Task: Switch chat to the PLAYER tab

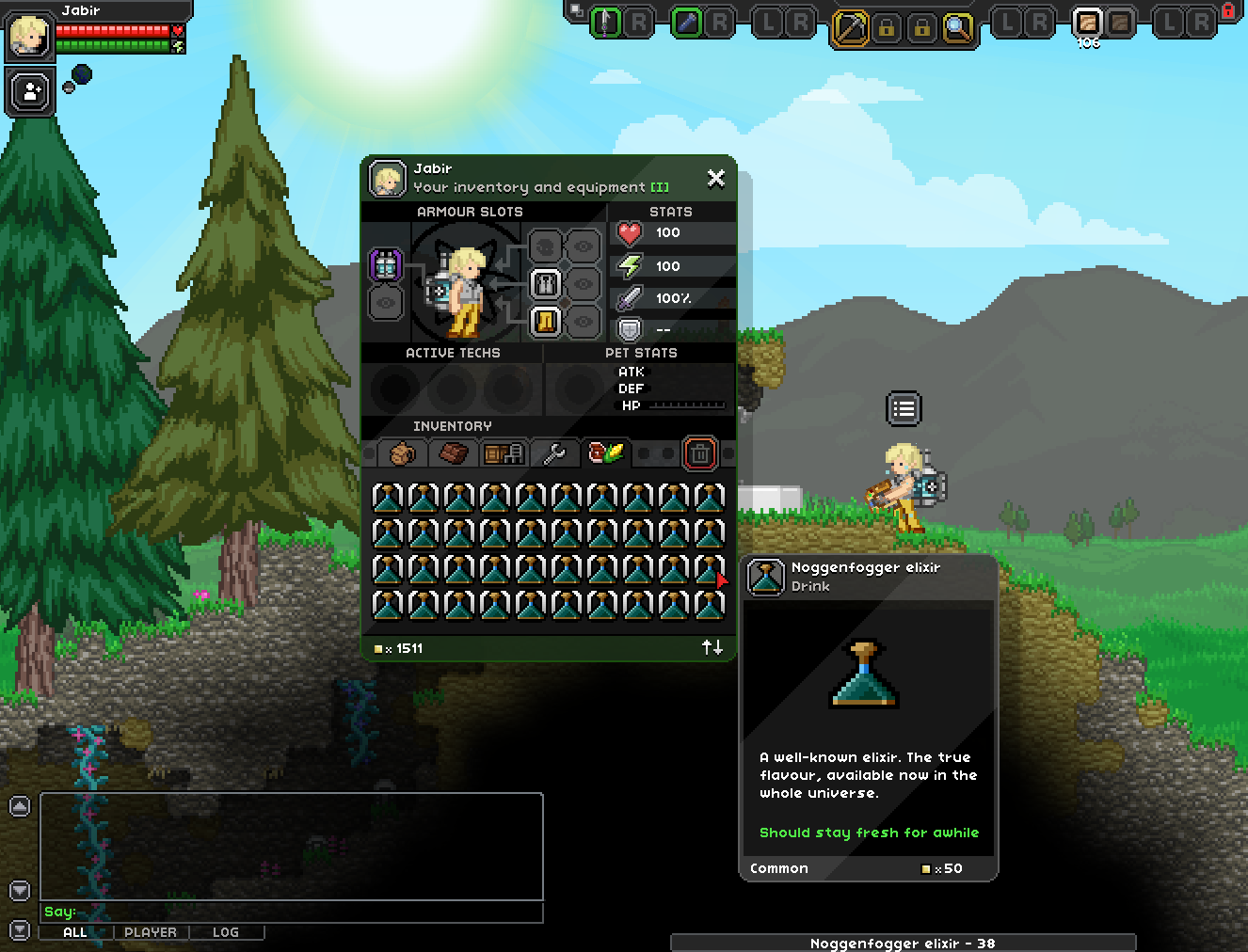Action: (x=151, y=932)
